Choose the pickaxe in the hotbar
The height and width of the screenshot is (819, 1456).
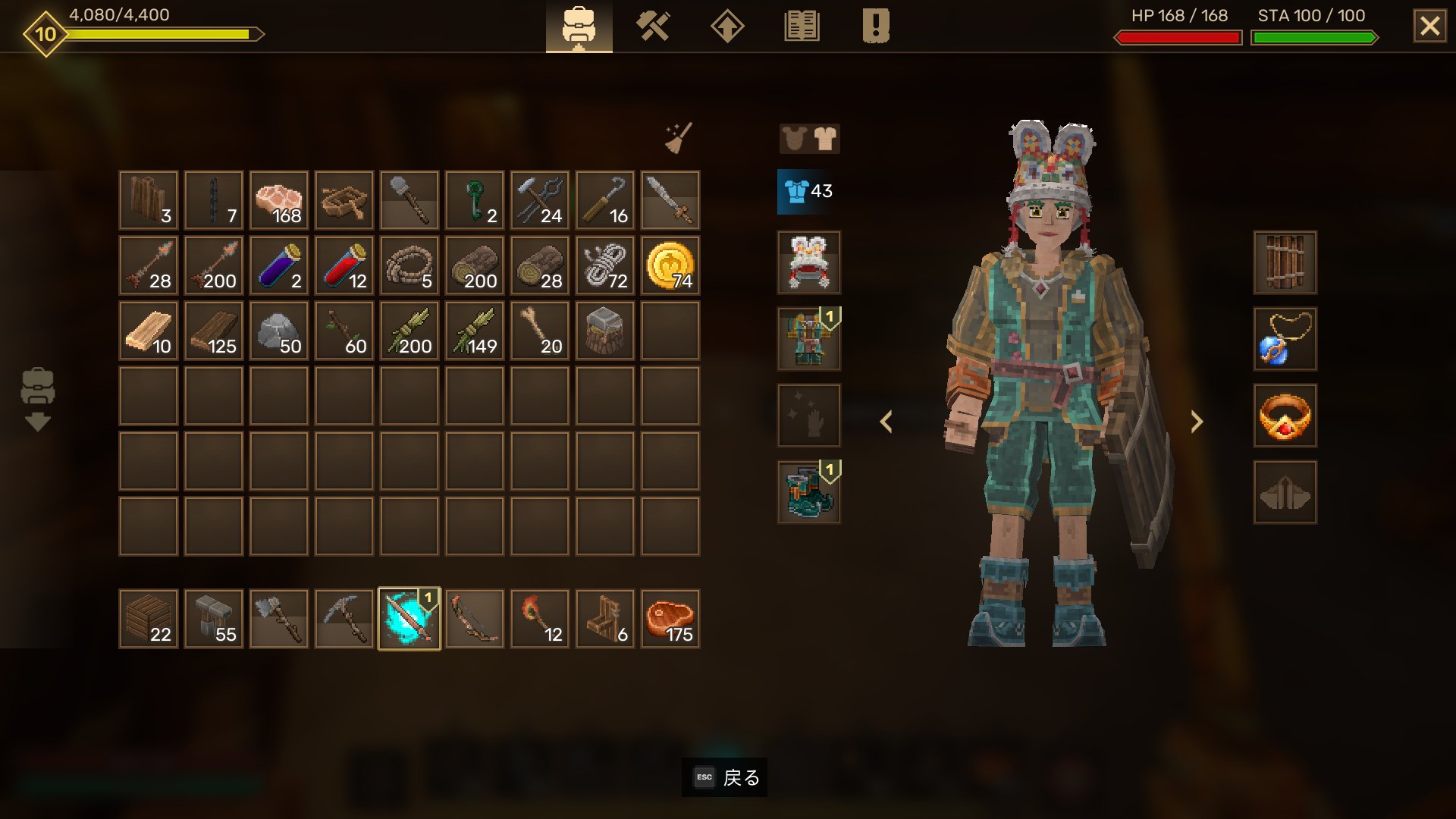tap(344, 619)
